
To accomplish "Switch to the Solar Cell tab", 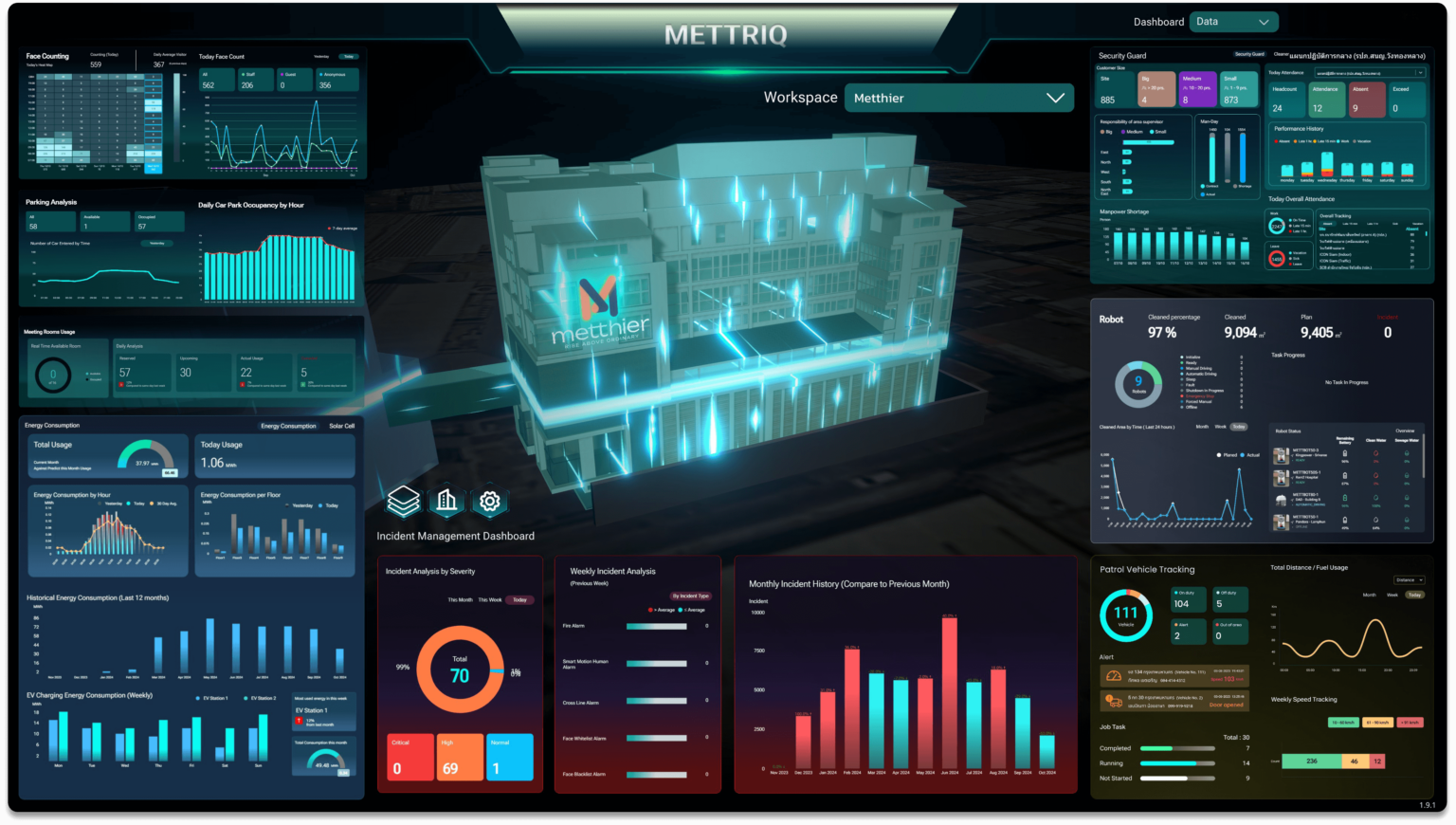I will (342, 426).
